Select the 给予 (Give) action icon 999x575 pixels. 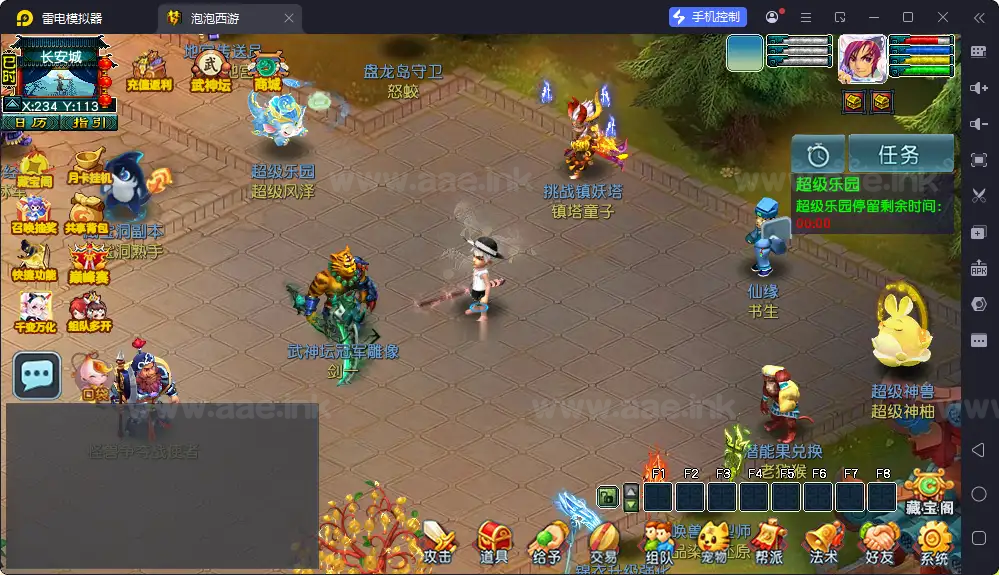pyautogui.click(x=548, y=540)
